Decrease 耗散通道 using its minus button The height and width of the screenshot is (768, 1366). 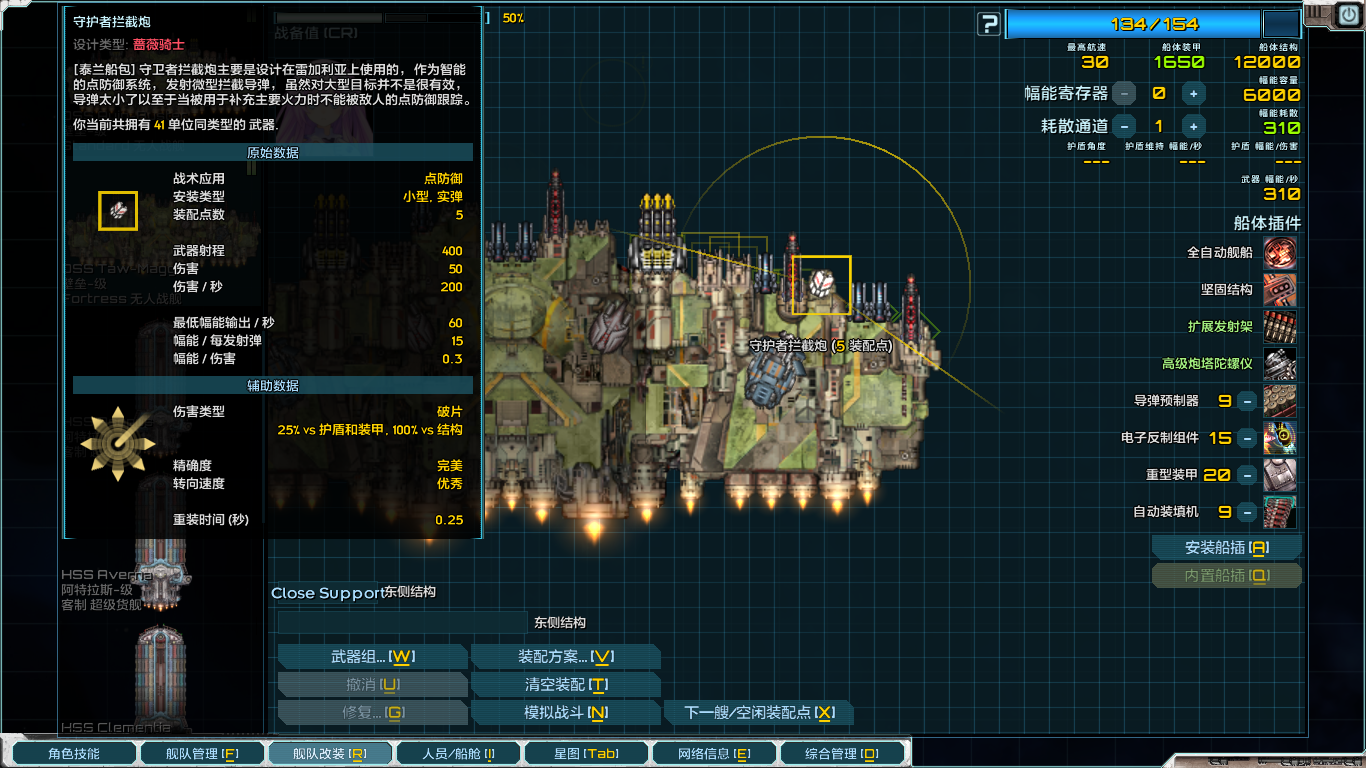tap(1124, 126)
